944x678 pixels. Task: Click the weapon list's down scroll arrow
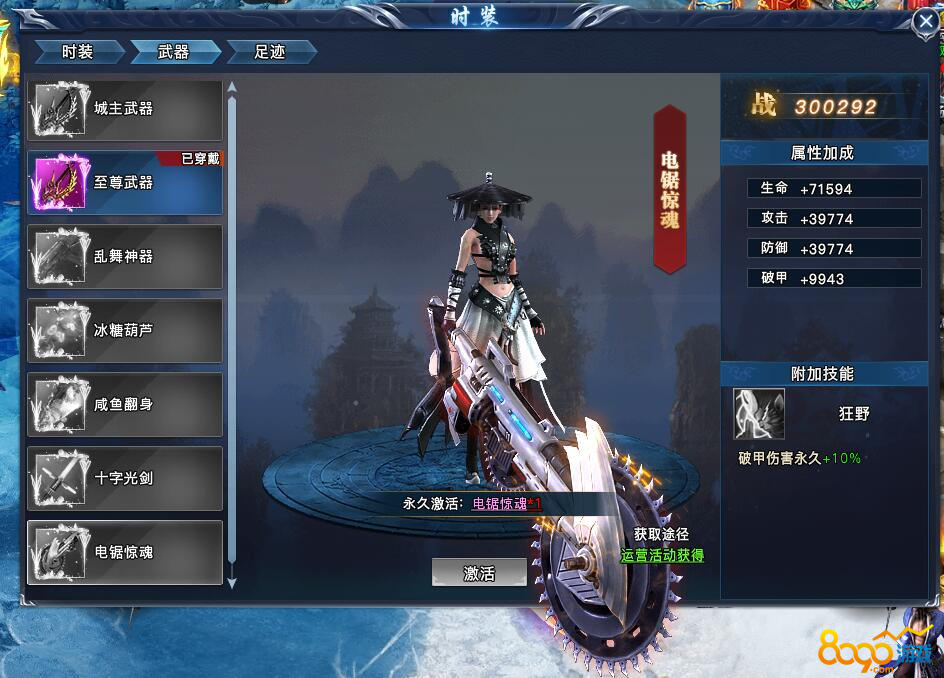[232, 582]
